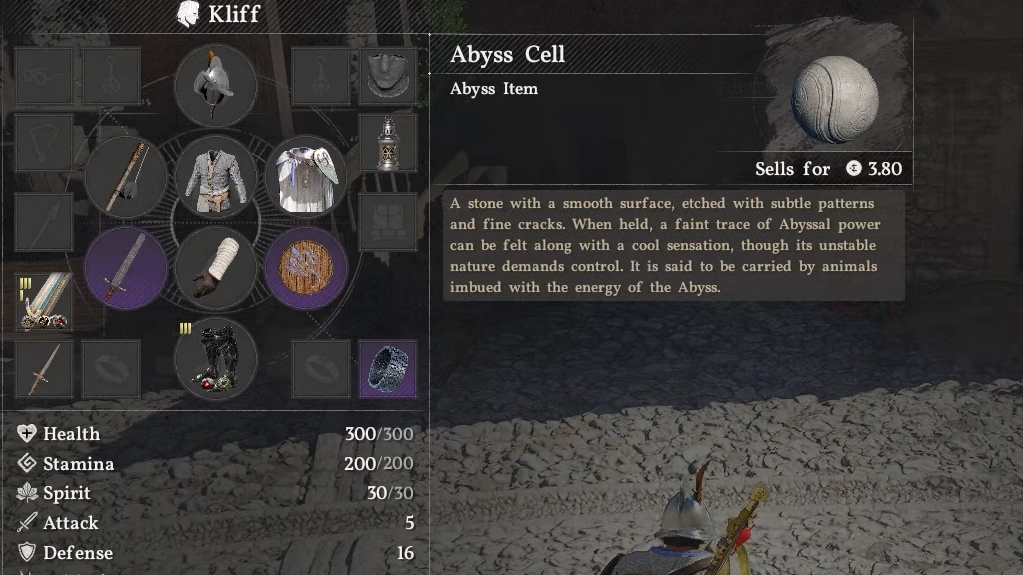Click the black boots slot
1023x575 pixels.
click(x=215, y=358)
